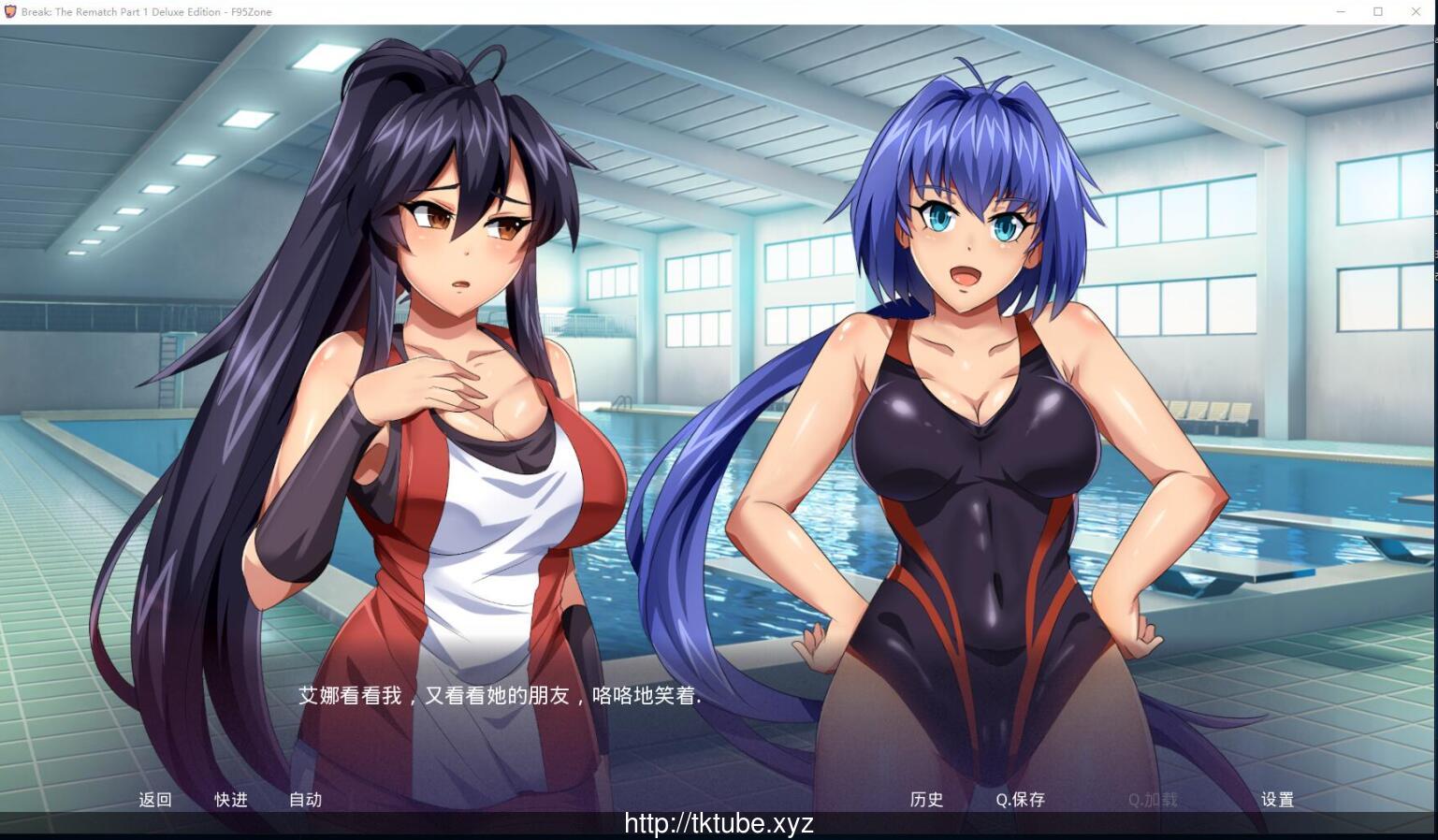
Task: Enable 快进 skip mode
Action: click(x=230, y=800)
